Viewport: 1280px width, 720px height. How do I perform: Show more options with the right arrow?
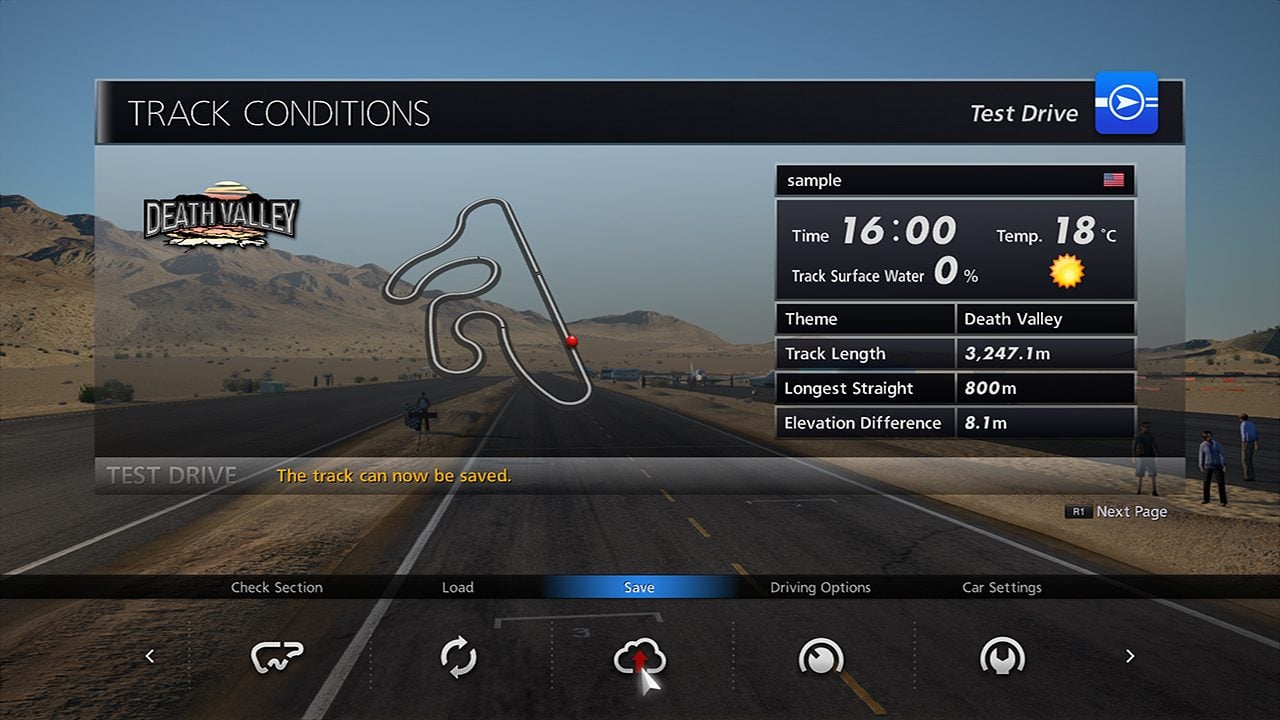[1130, 656]
